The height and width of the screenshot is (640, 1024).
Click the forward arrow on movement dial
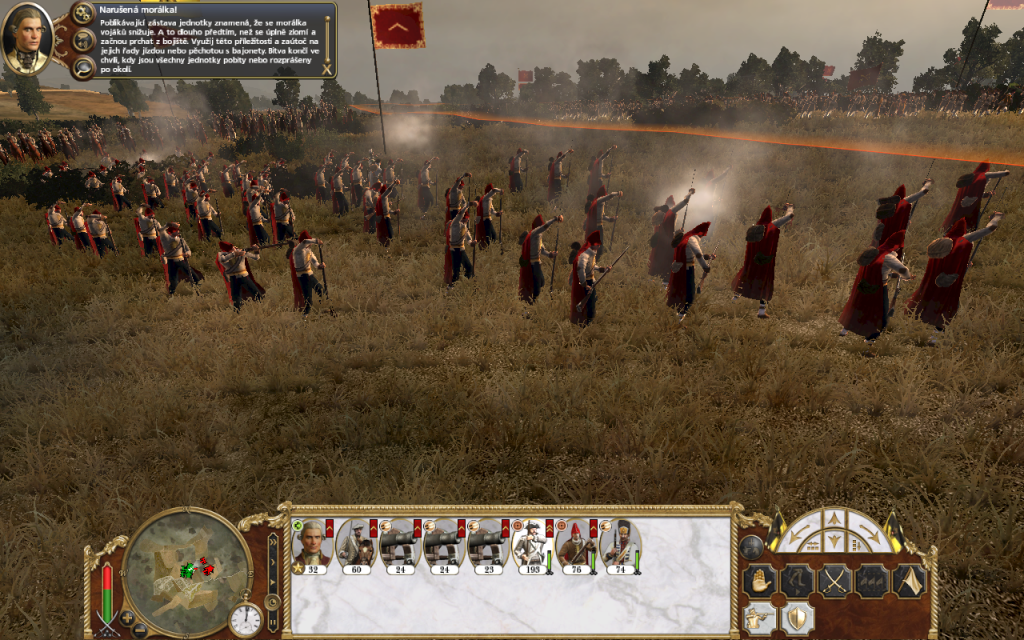(833, 520)
